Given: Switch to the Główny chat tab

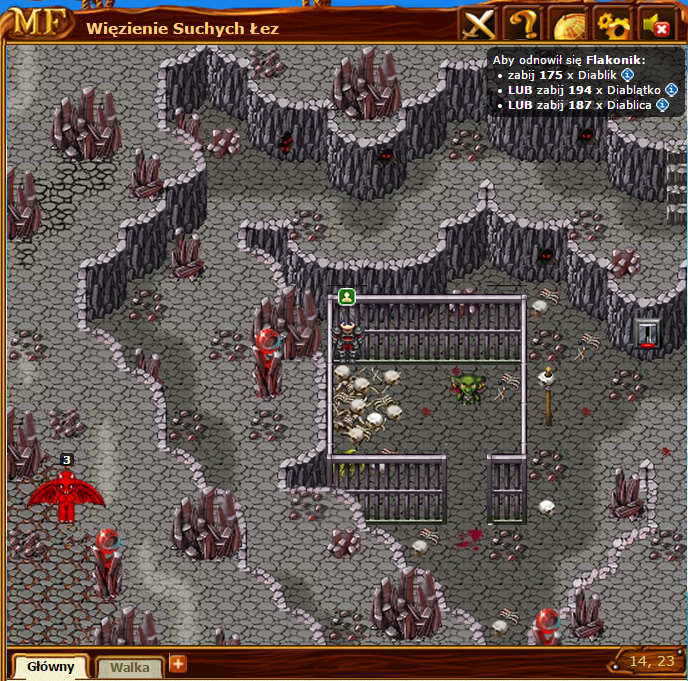Looking at the screenshot, I should coord(50,666).
